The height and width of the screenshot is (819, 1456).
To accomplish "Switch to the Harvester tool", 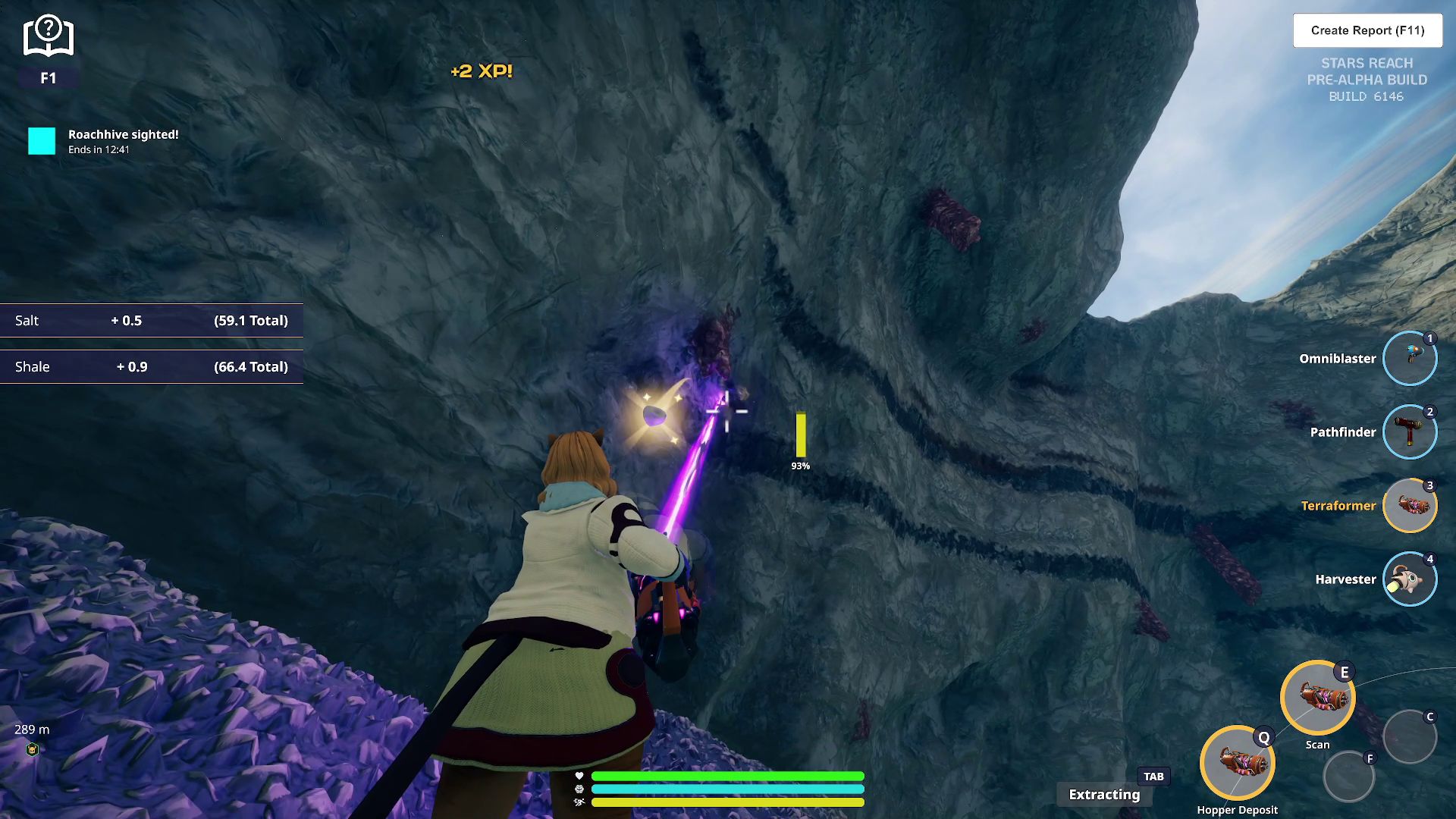I will pos(1409,579).
